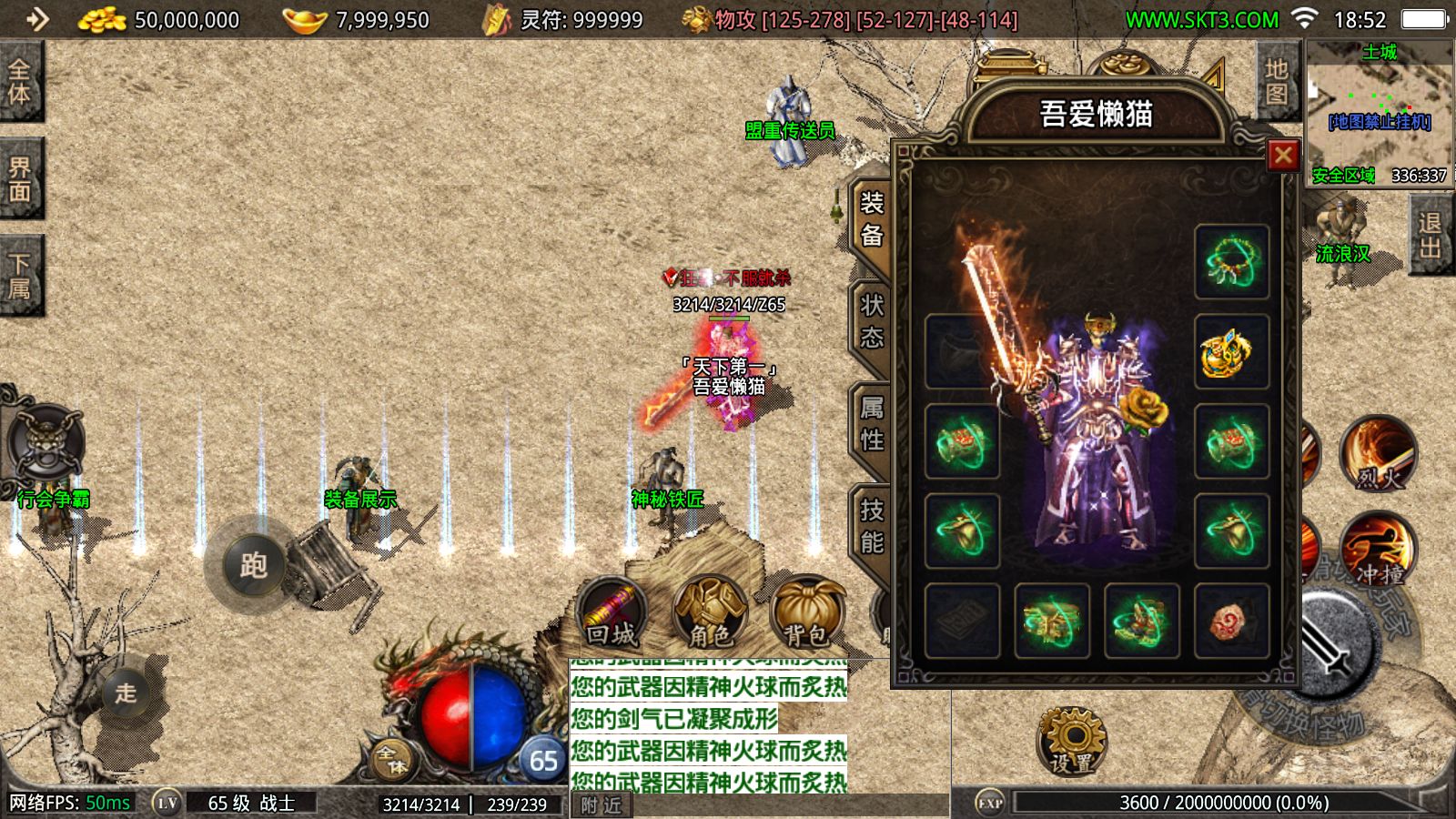Viewport: 1456px width, 819px height.
Task: Open the 角色 character sheet
Action: pyautogui.click(x=710, y=612)
